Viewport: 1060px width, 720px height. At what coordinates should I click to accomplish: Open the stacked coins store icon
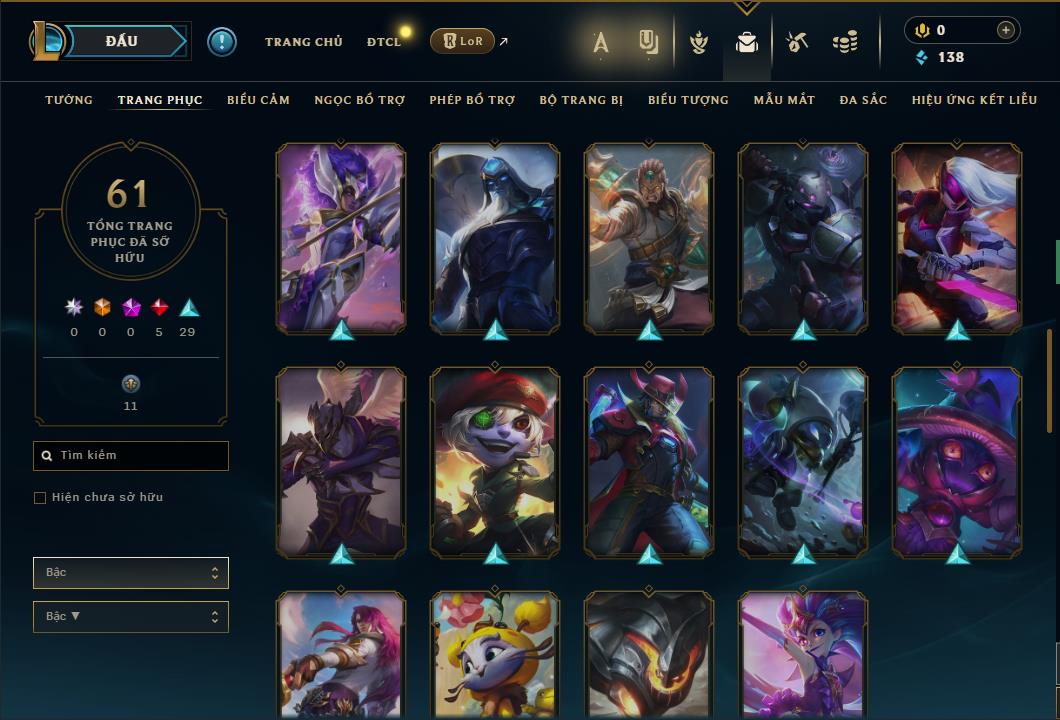[845, 42]
